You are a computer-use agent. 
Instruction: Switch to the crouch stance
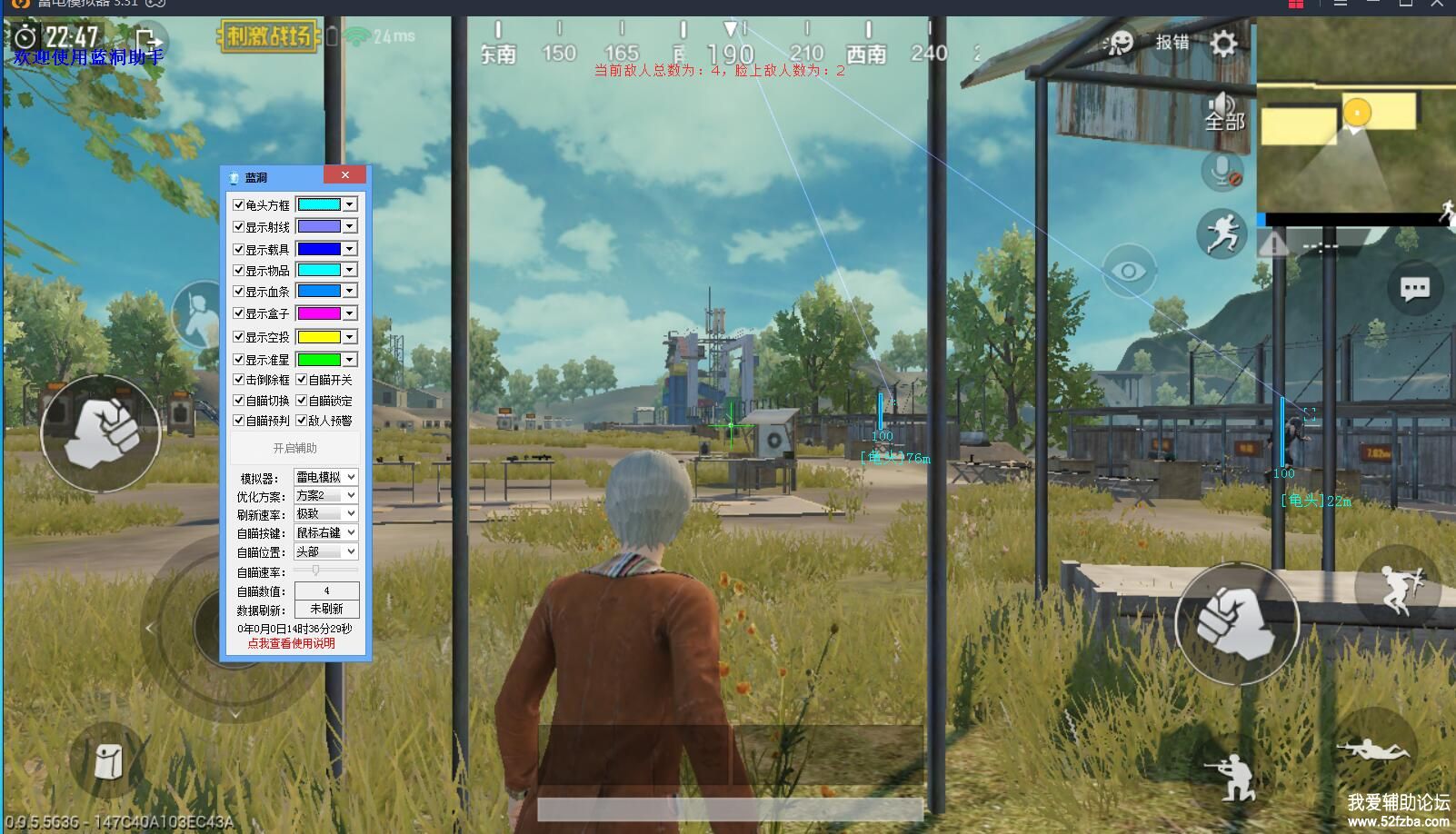(1232, 776)
